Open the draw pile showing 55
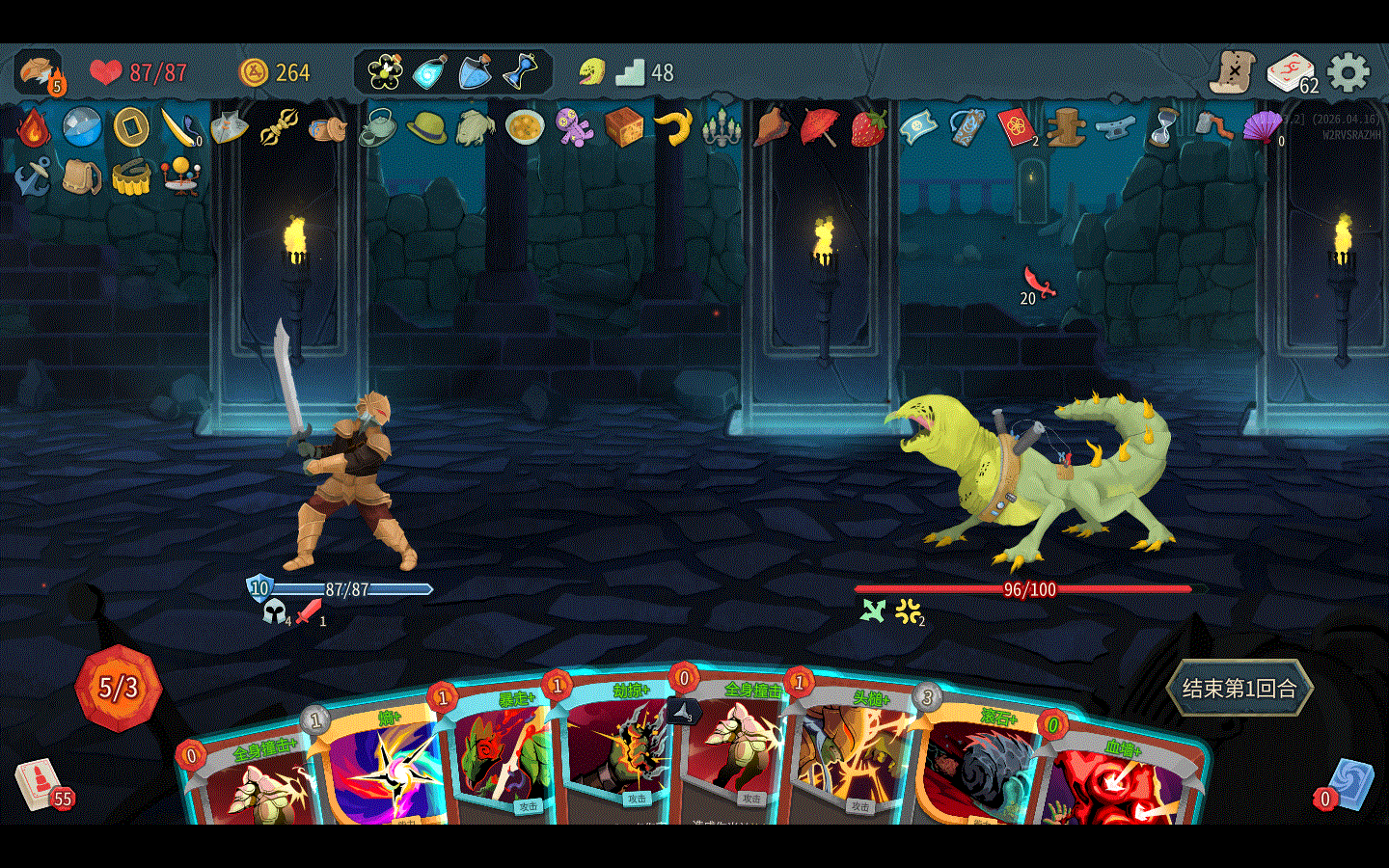This screenshot has height=868, width=1389. coord(41,783)
